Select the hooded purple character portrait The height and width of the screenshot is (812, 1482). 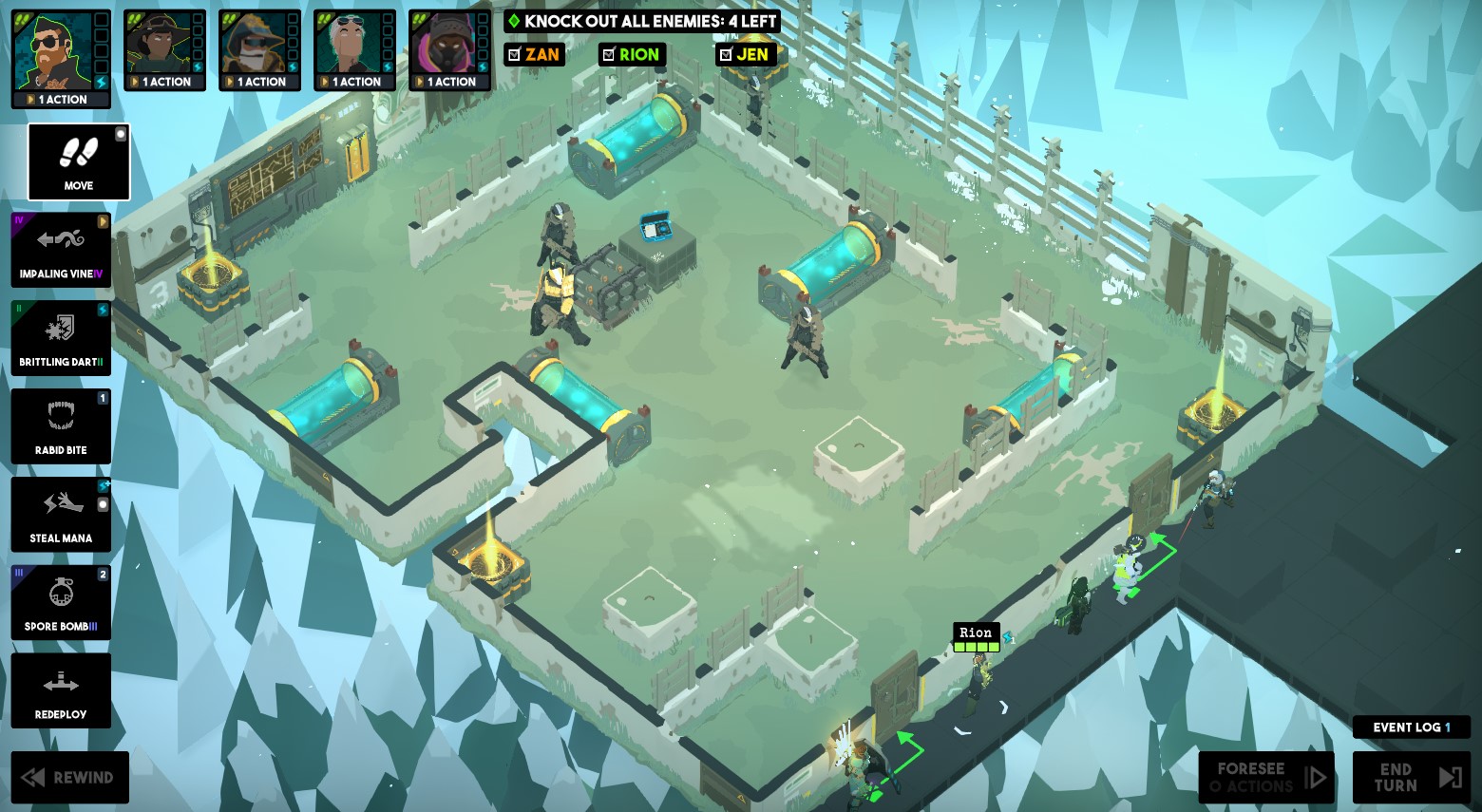coord(446,45)
